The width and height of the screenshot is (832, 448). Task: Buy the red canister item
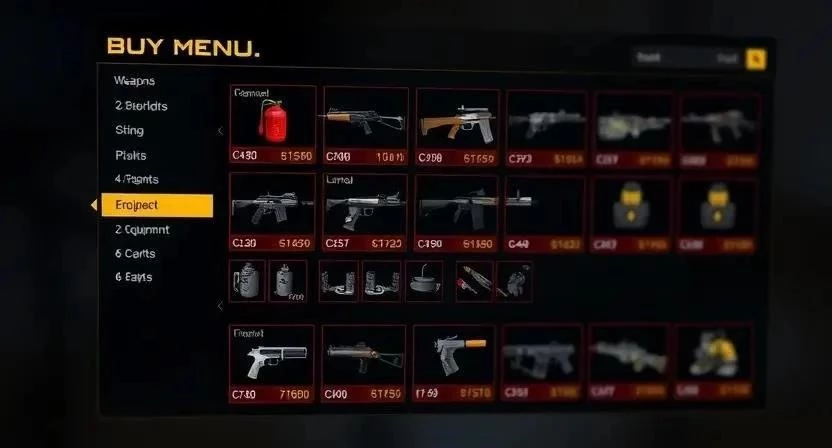point(272,124)
